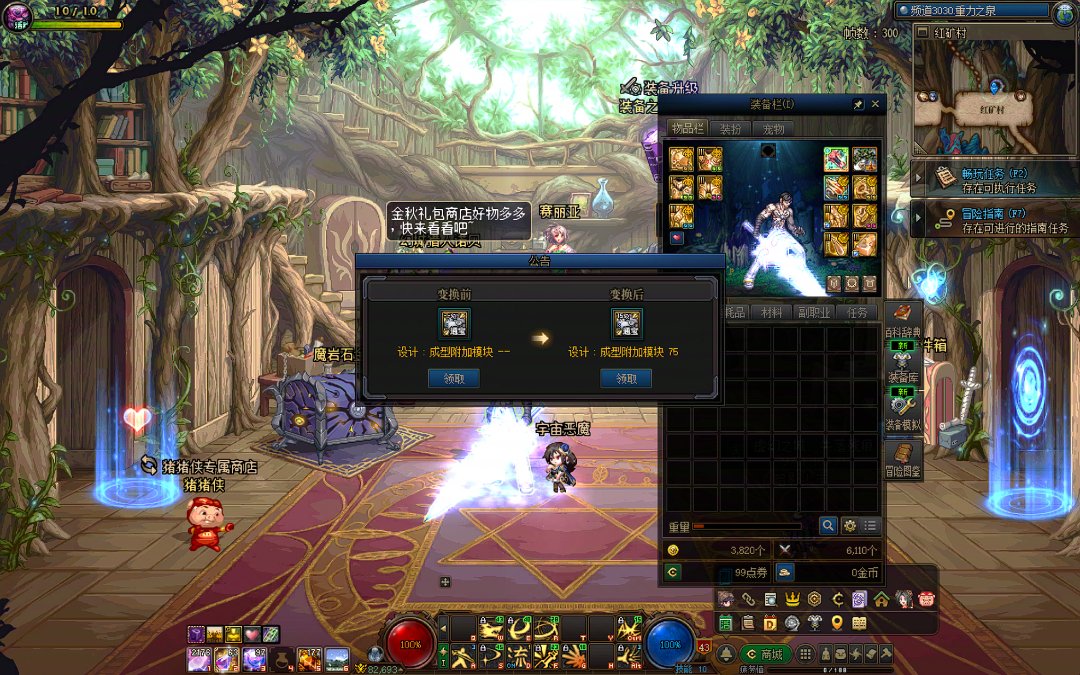
Task: Open inventory settings via the gear button
Action: [850, 525]
